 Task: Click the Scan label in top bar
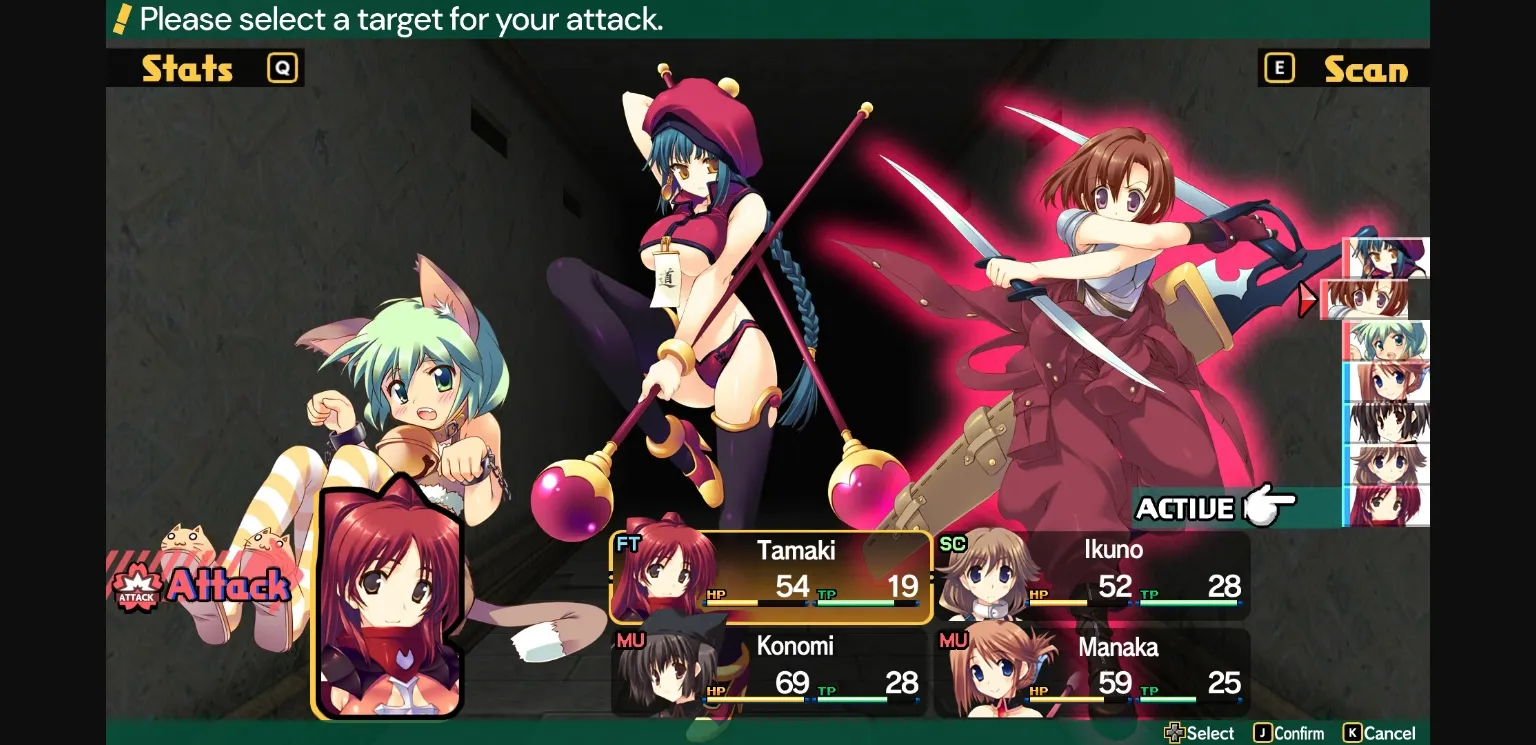click(x=1368, y=69)
